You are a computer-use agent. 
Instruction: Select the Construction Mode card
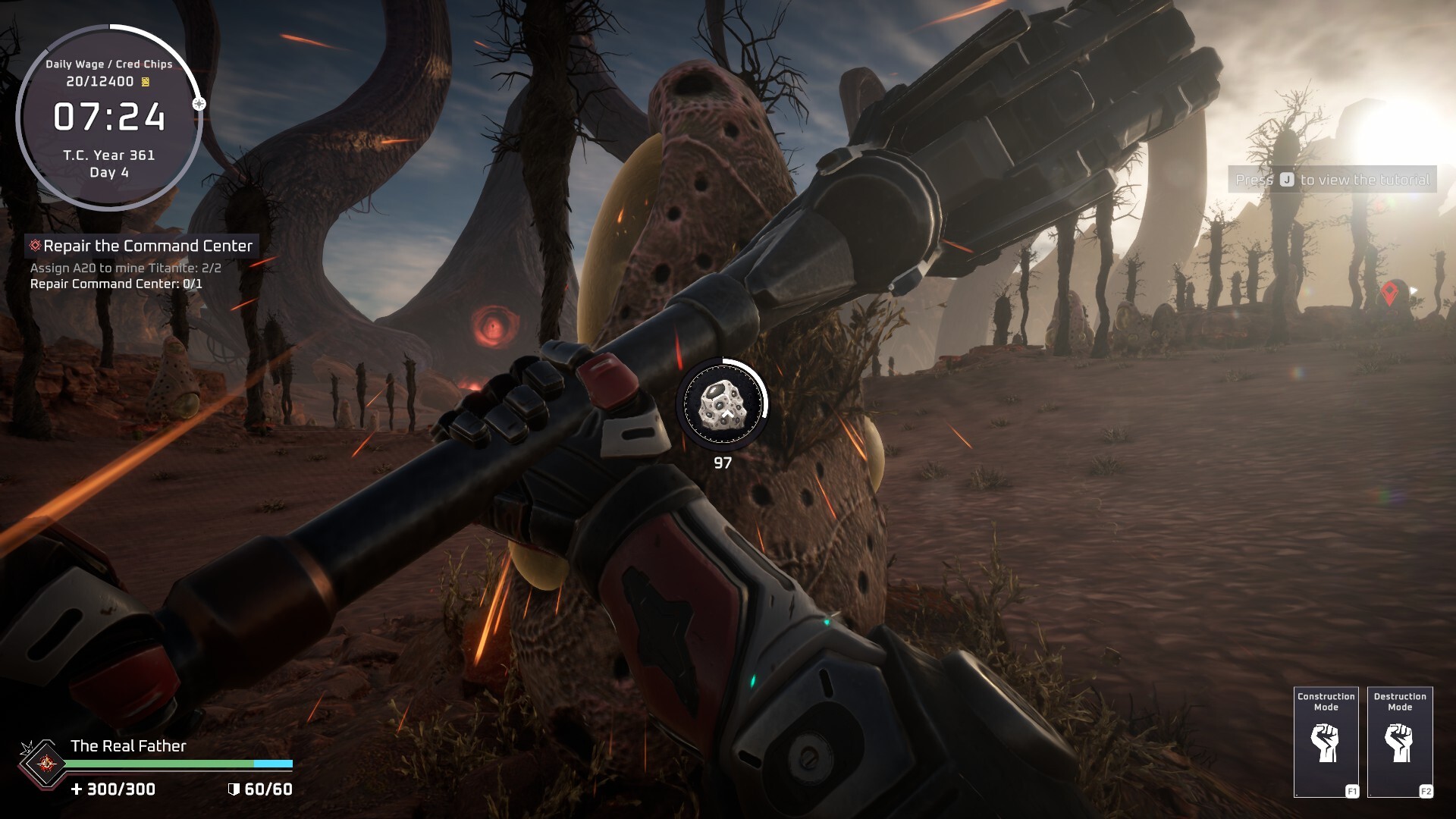coord(1326,742)
